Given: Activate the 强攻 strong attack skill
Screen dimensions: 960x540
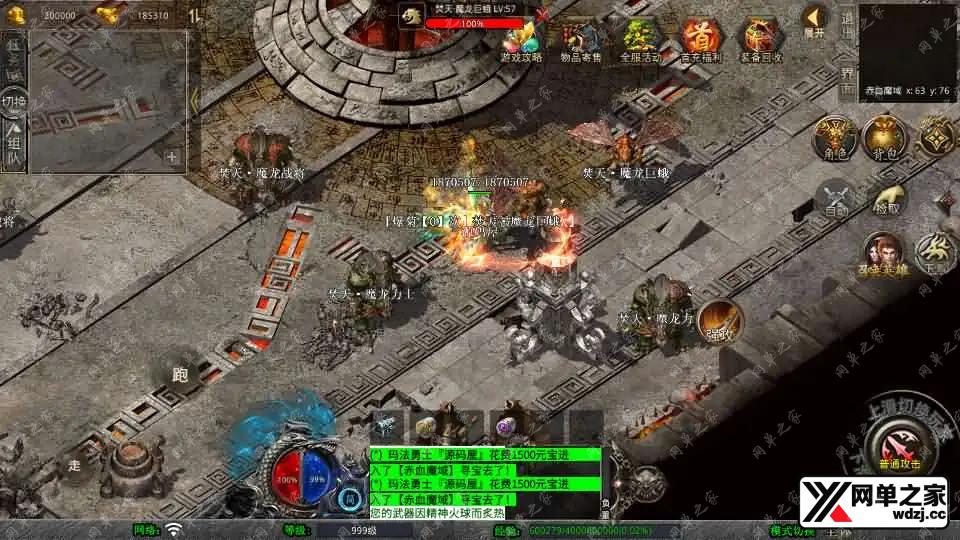Looking at the screenshot, I should pyautogui.click(x=719, y=320).
